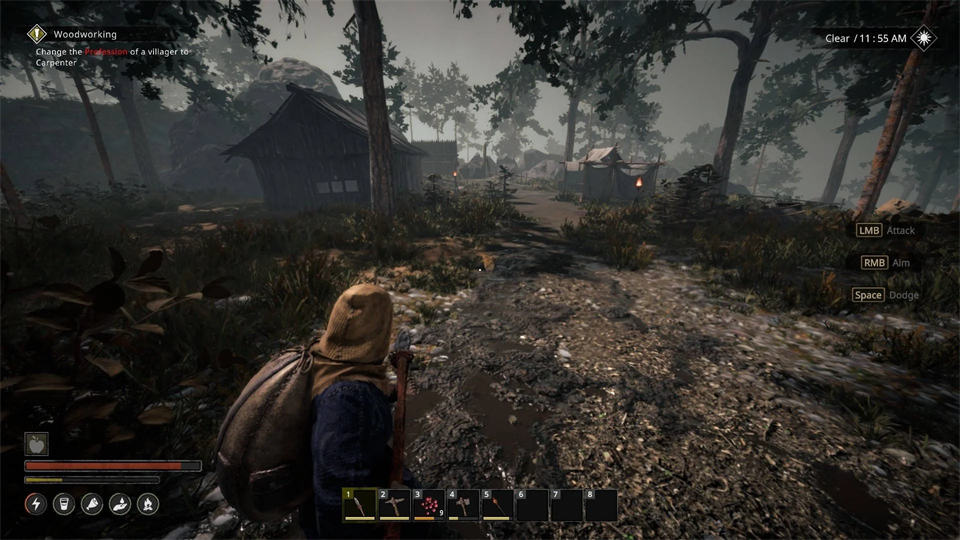Image resolution: width=960 pixels, height=540 pixels.
Task: Click the hand with water droplet icon
Action: (120, 504)
